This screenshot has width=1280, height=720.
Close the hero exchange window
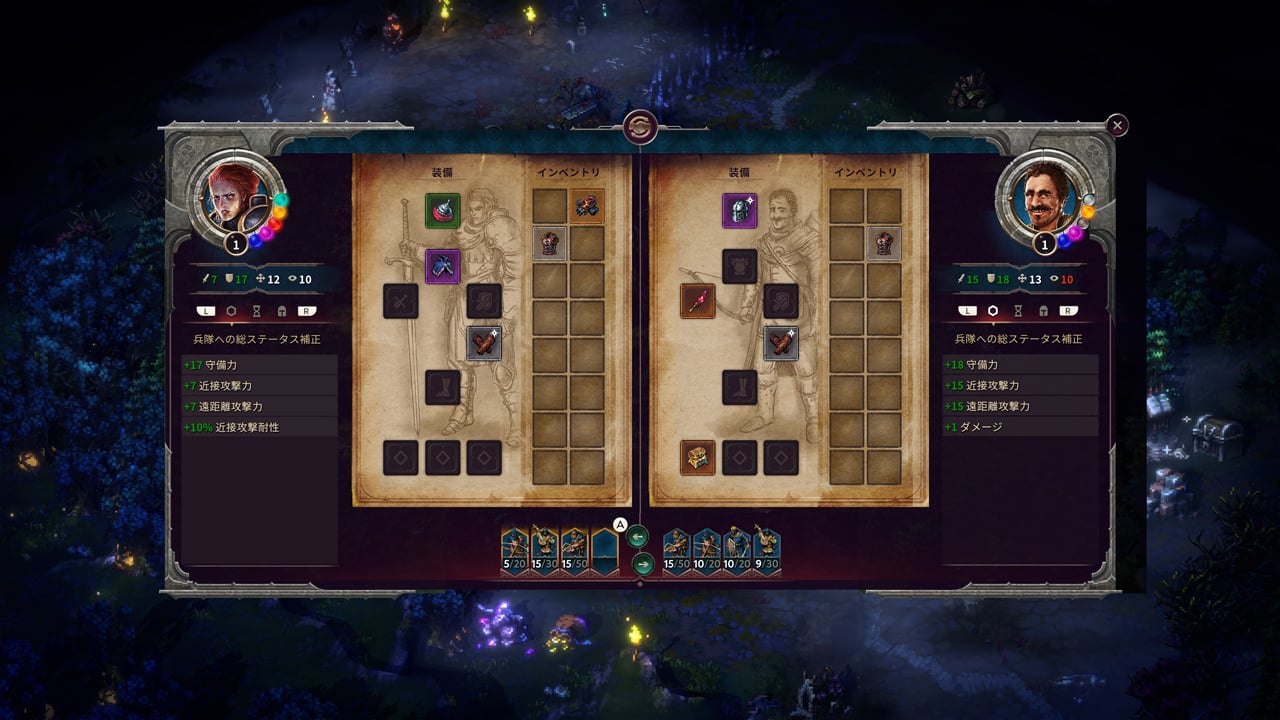1117,125
